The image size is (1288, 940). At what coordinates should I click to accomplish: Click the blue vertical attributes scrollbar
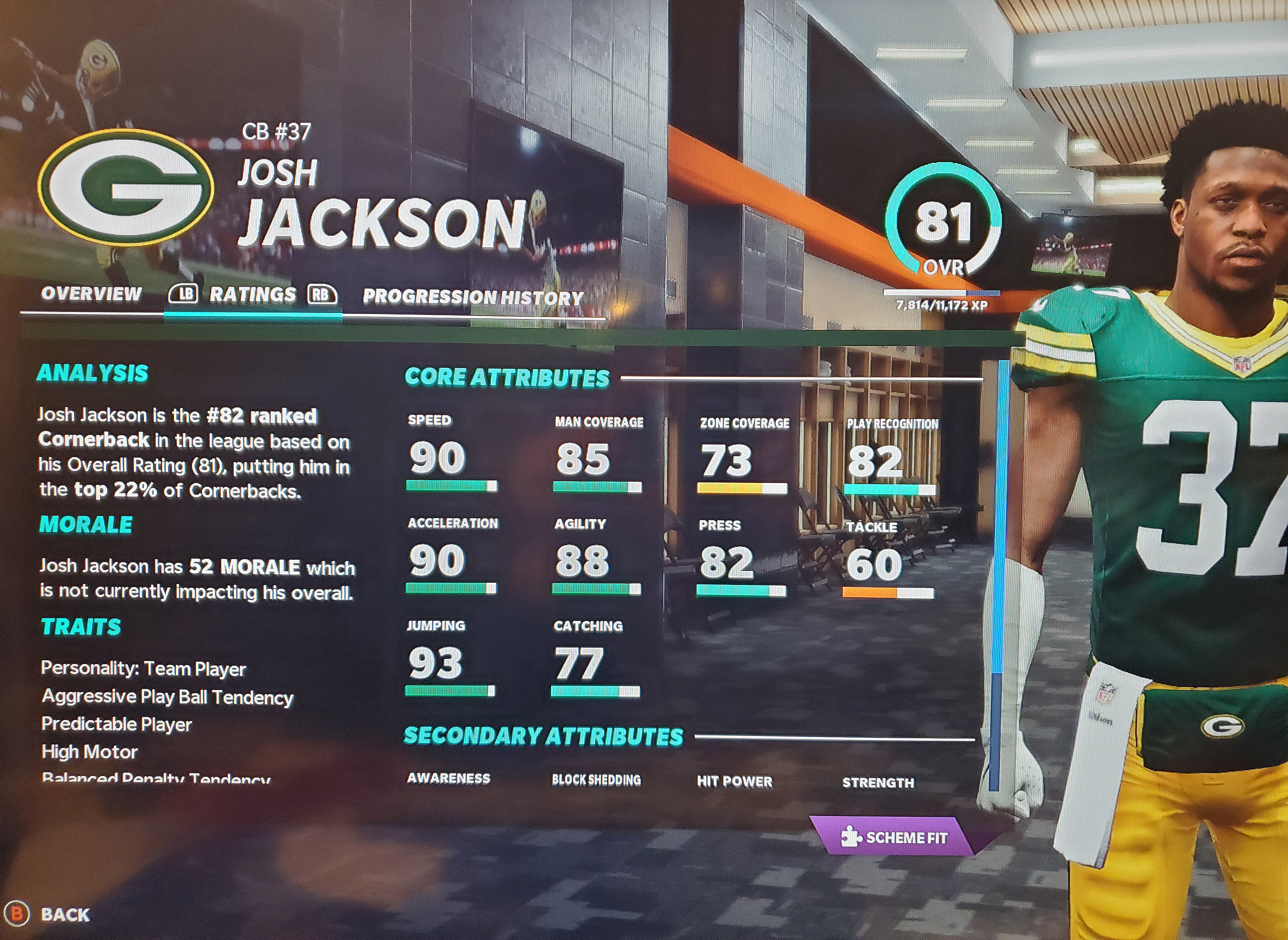(x=997, y=518)
